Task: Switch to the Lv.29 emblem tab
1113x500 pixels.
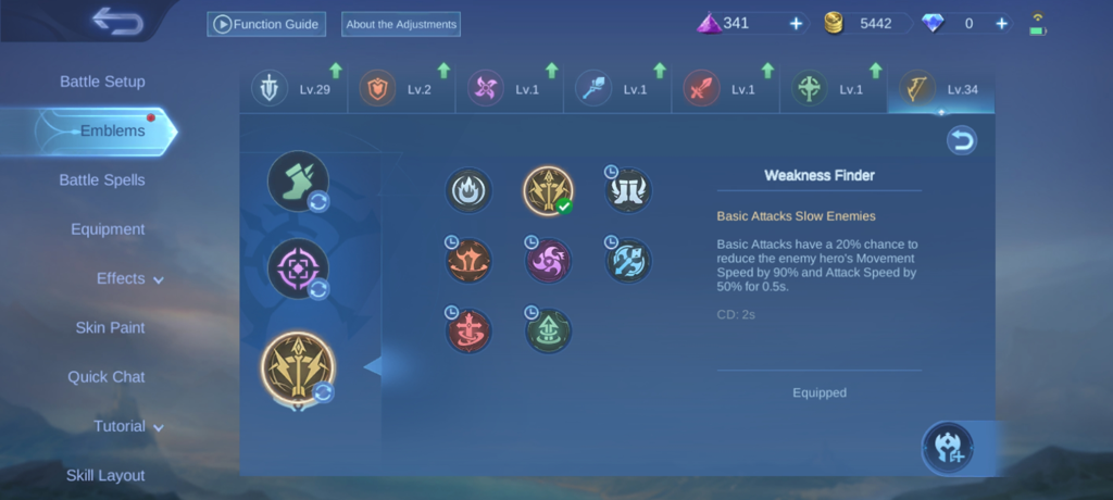Action: (x=295, y=89)
